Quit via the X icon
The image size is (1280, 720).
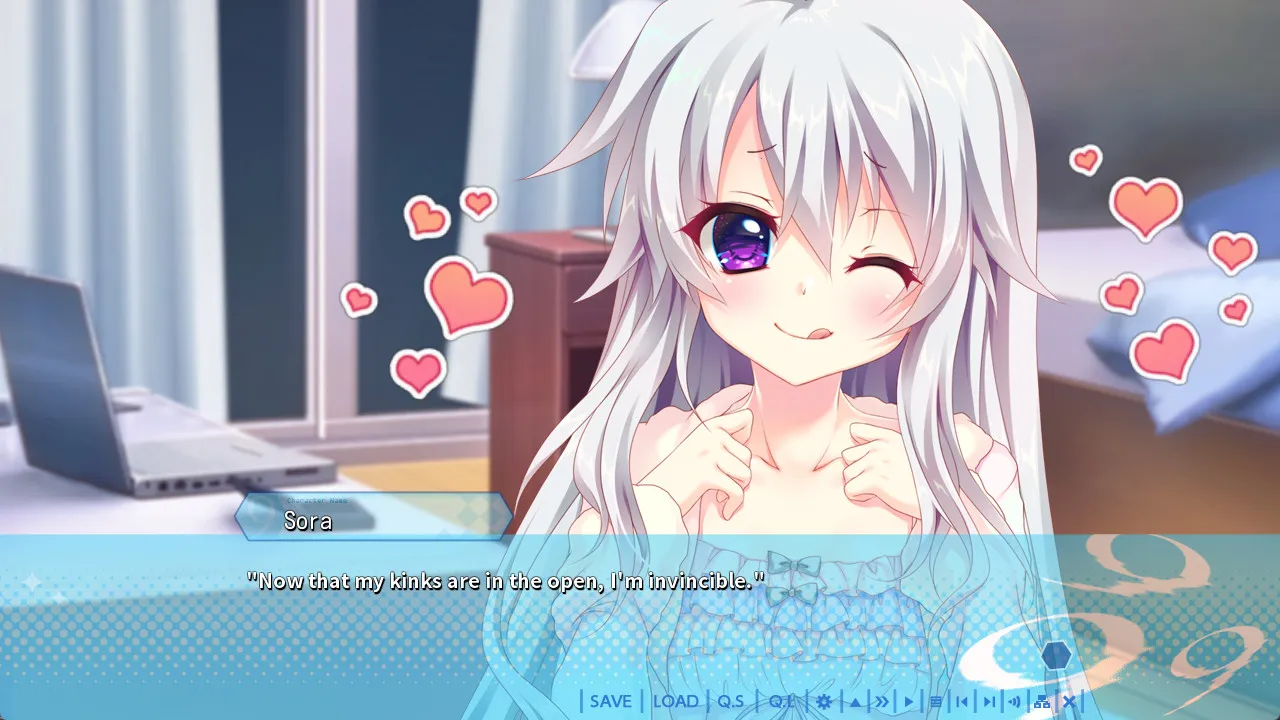point(1068,702)
